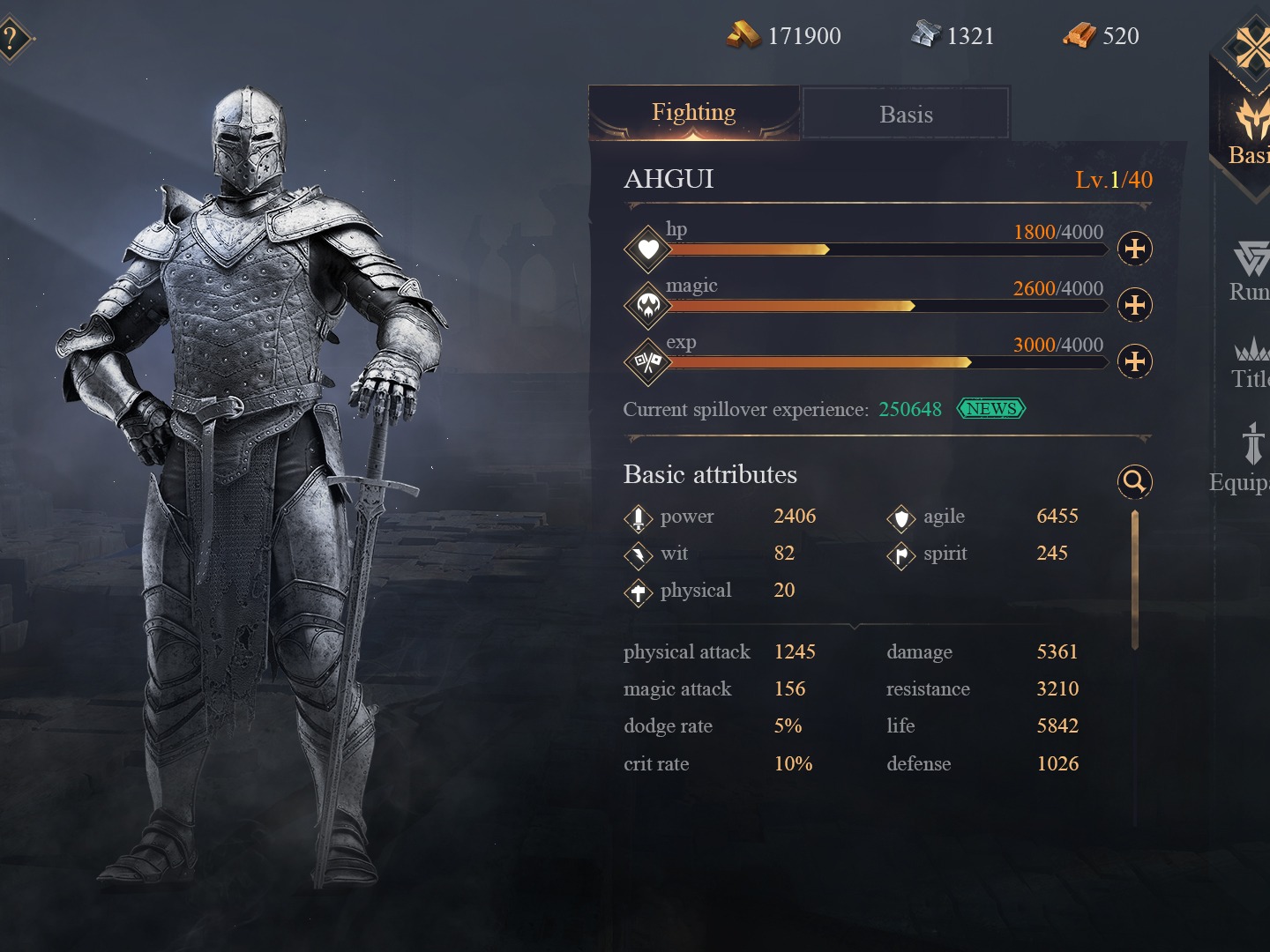Click the exp icon beside experience bar
Image resolution: width=1270 pixels, height=952 pixels.
tap(647, 362)
